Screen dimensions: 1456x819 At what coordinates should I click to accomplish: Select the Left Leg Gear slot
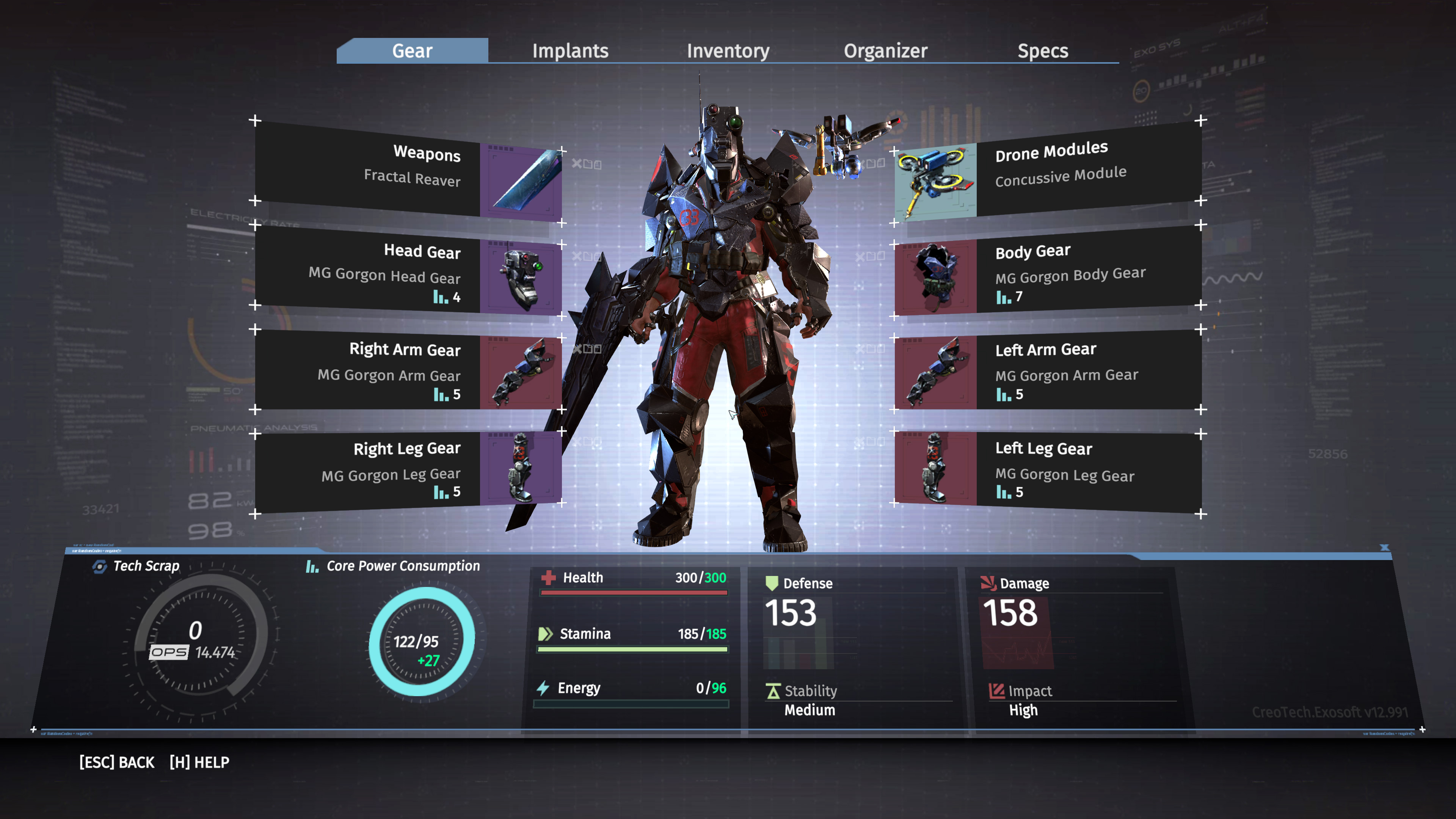(1048, 469)
